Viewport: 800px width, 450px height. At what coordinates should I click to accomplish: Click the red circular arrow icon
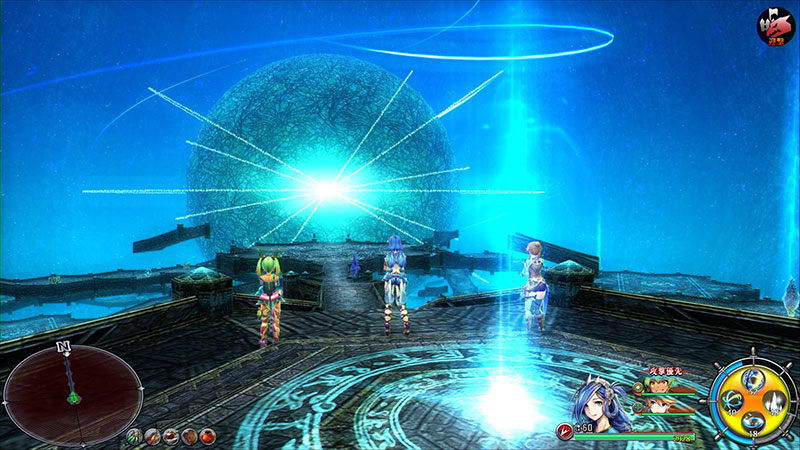566,431
